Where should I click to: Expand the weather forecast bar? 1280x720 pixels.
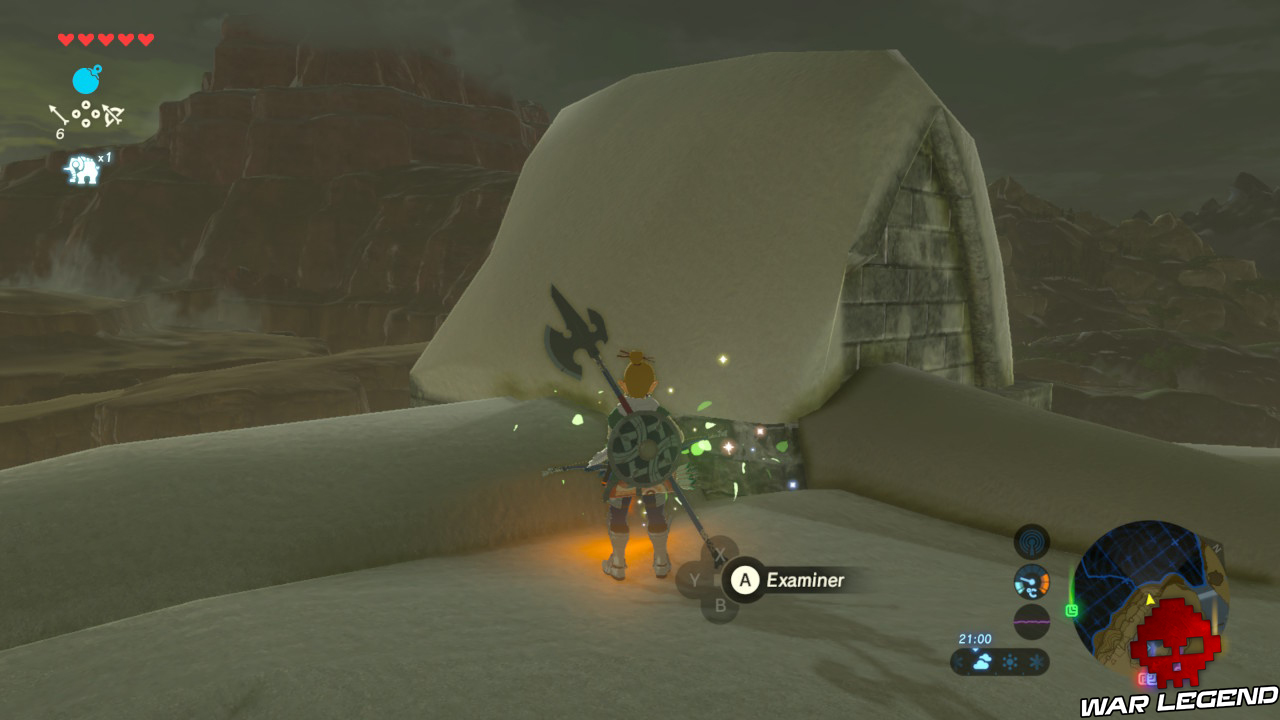1005,662
